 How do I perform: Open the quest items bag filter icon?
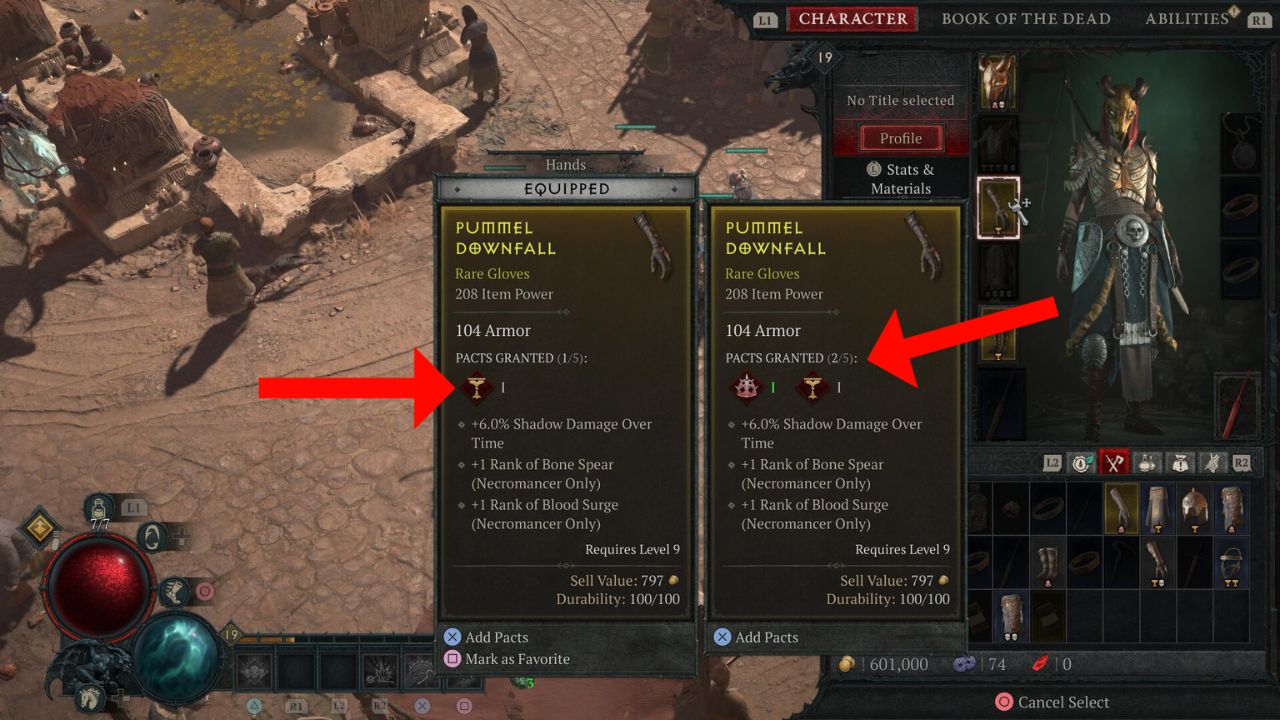click(1181, 462)
